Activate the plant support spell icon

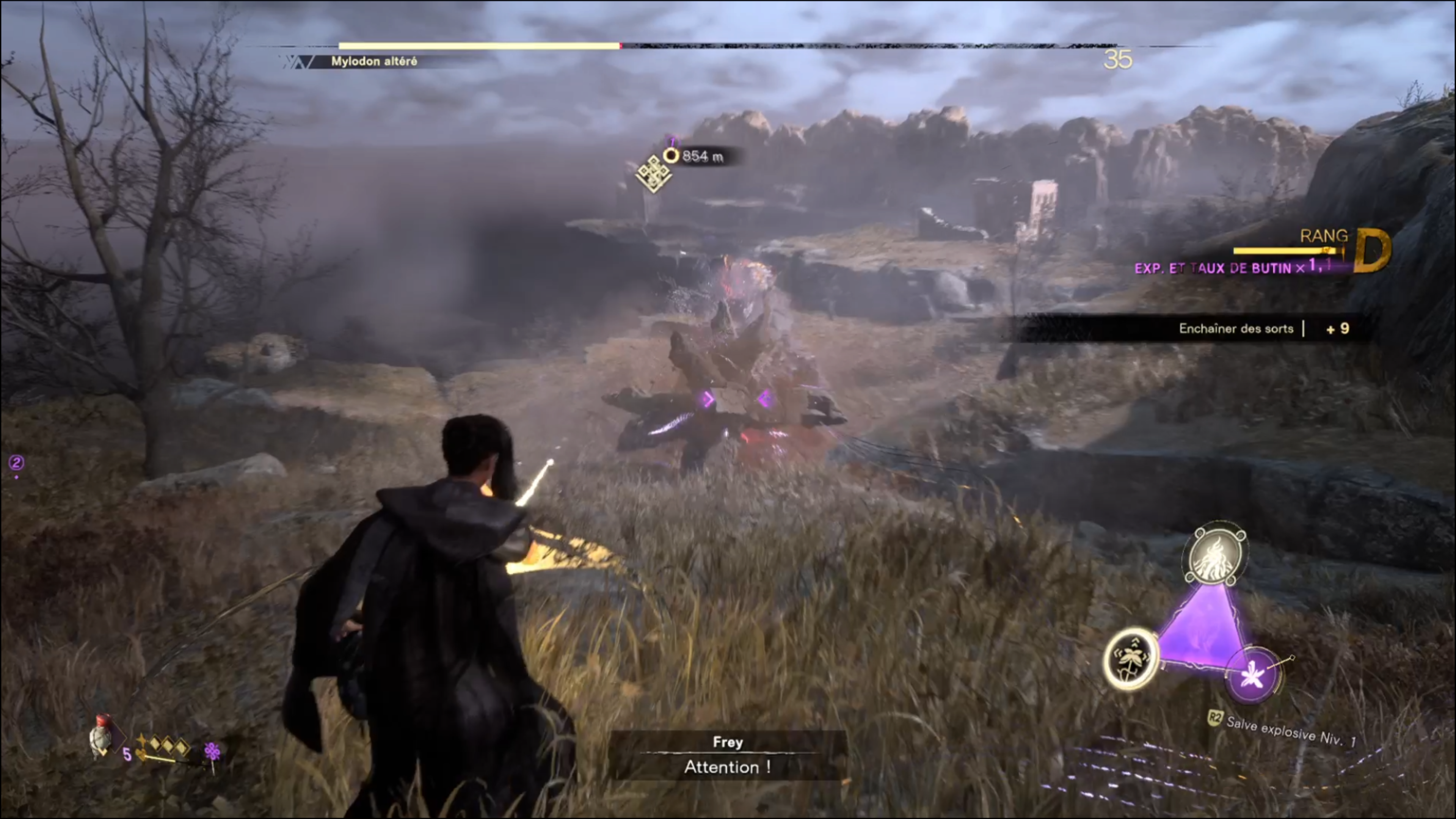[1131, 659]
